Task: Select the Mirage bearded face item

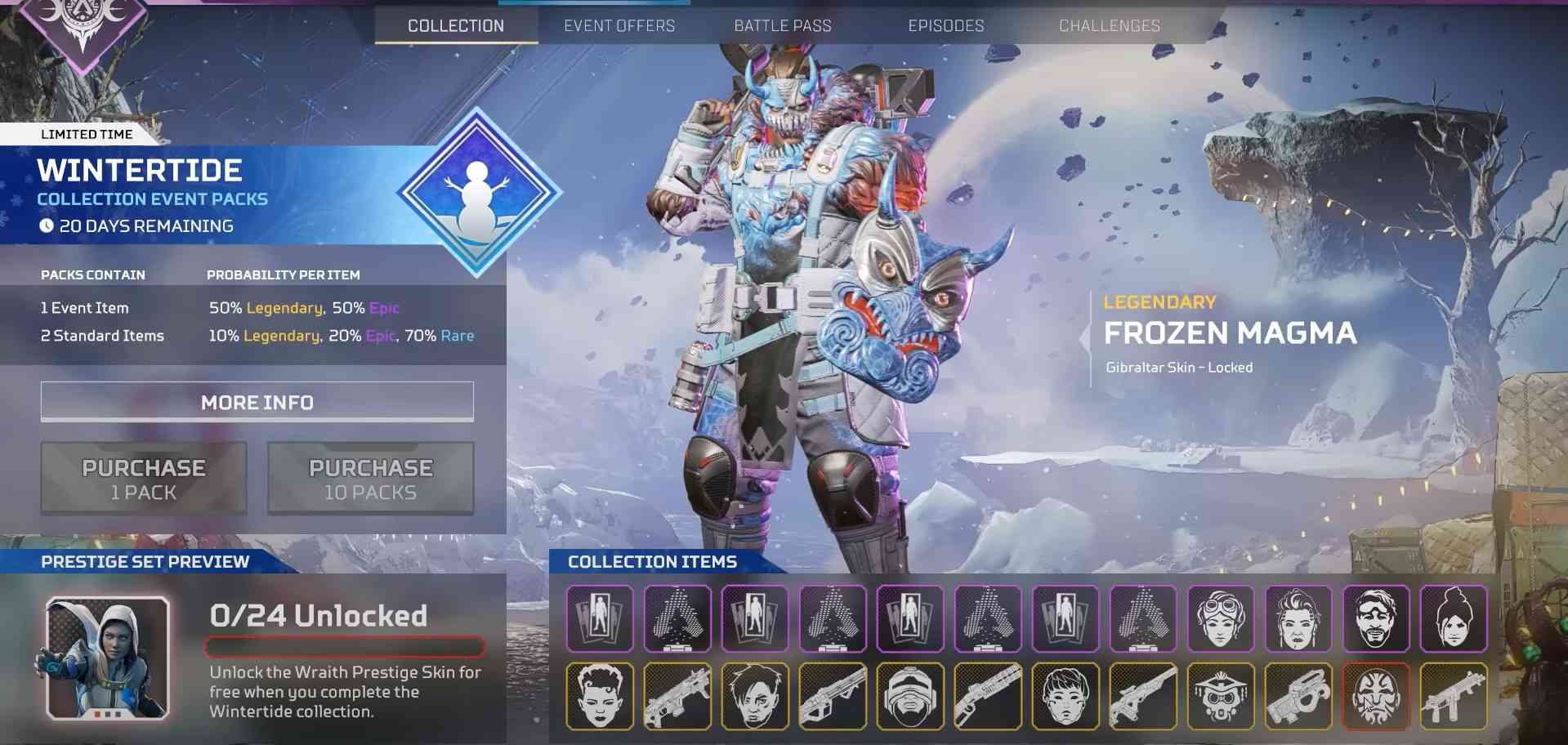Action: pos(1376,618)
